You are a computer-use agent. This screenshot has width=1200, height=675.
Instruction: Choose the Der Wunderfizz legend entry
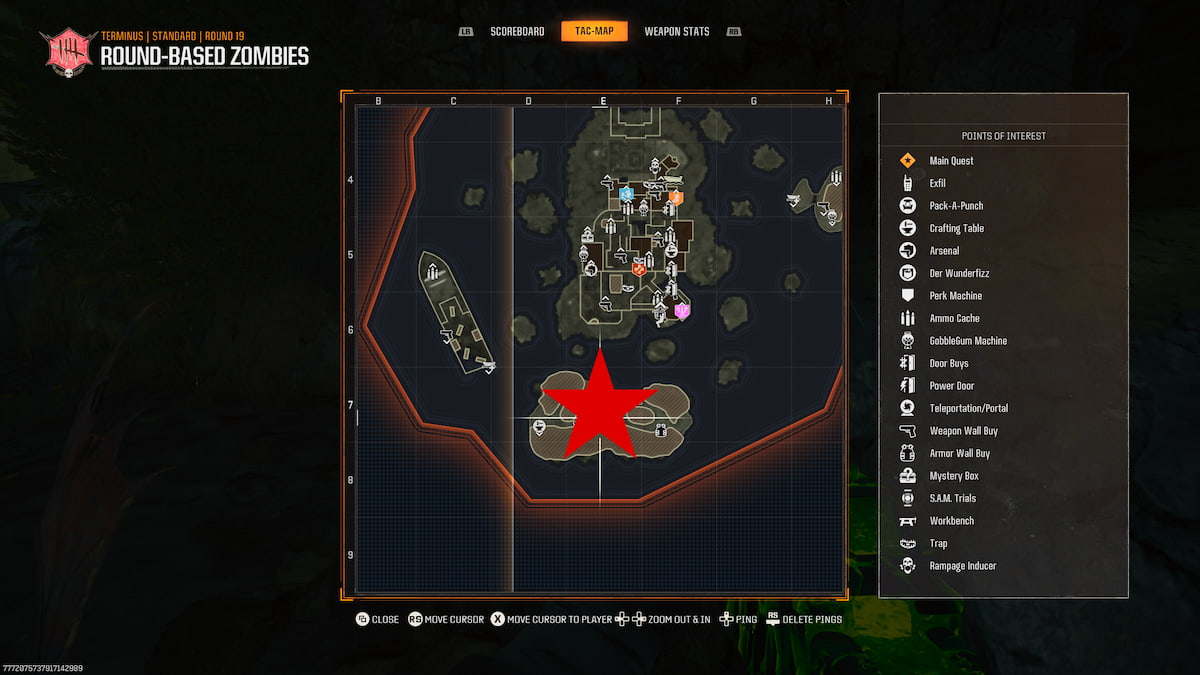[x=959, y=273]
